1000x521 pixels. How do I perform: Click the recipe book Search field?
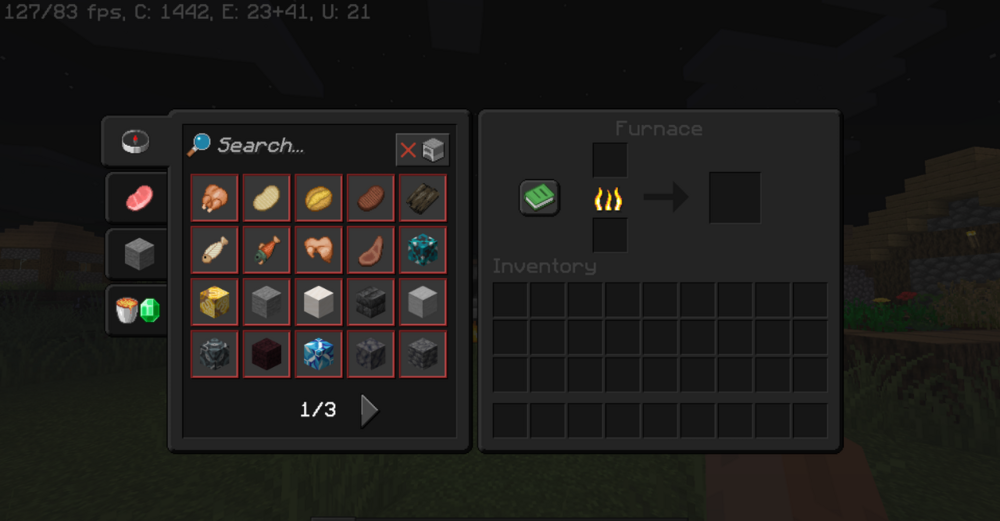(290, 146)
